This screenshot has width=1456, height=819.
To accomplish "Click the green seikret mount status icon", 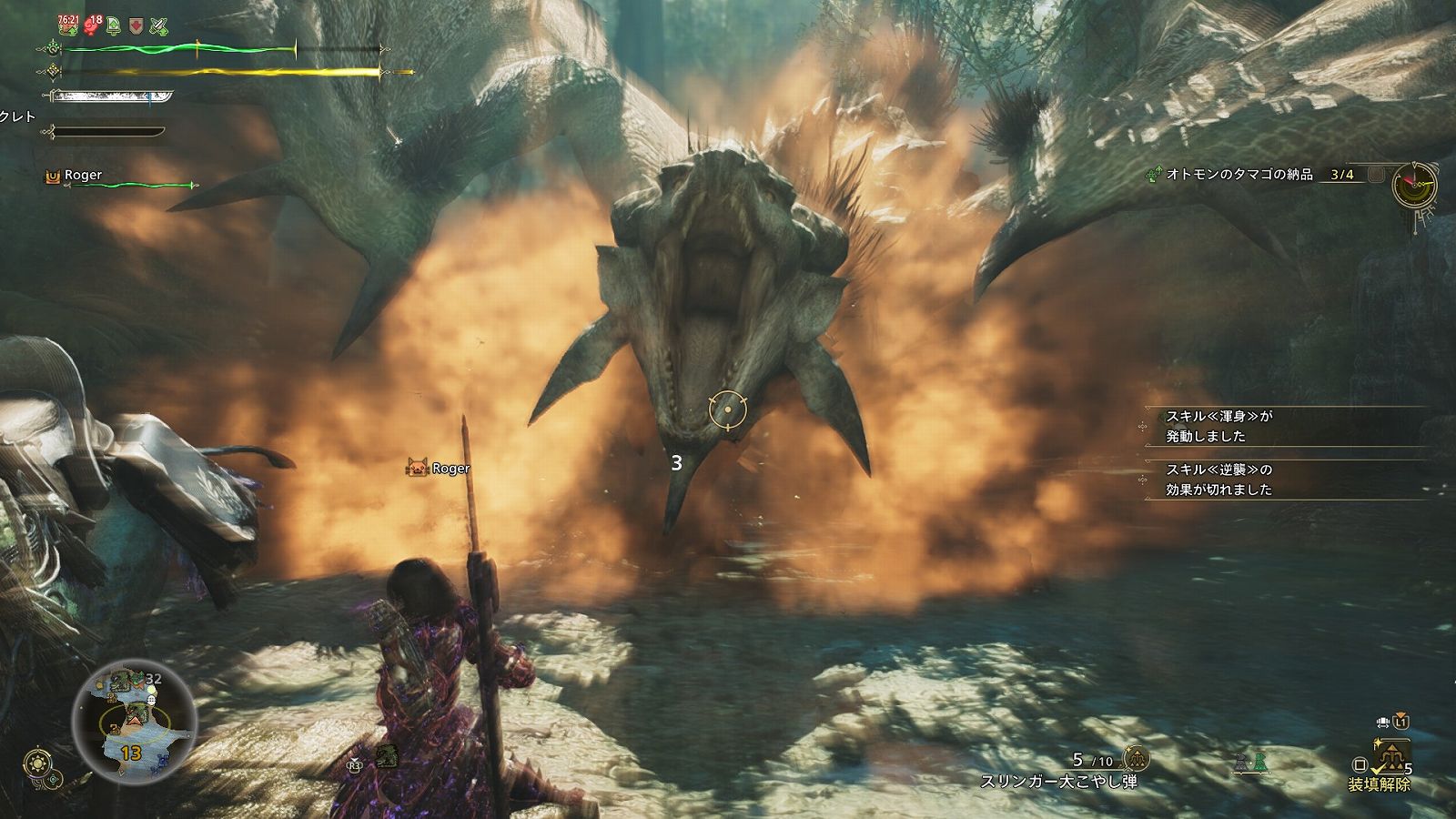I will [1261, 763].
